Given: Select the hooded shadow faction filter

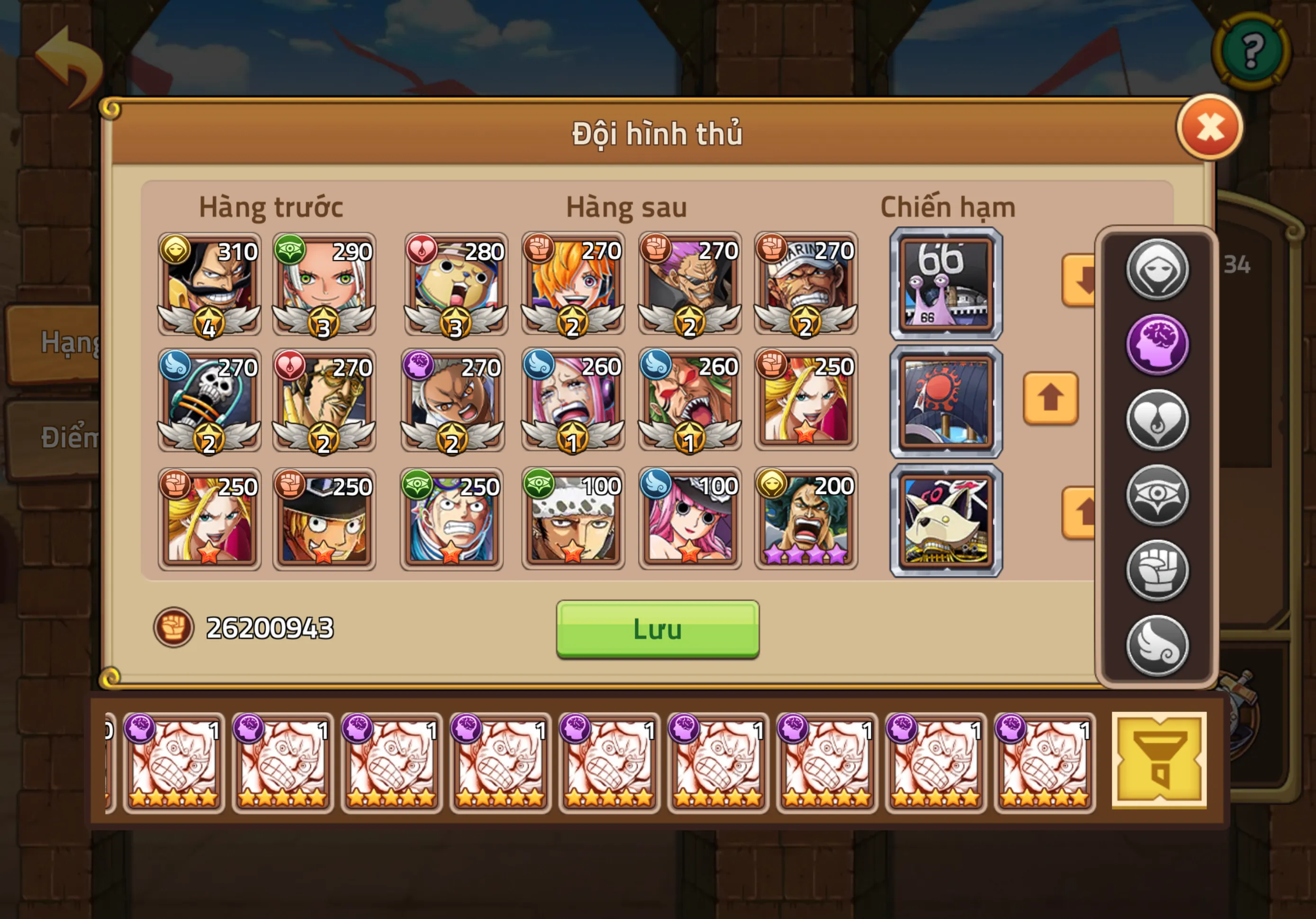Looking at the screenshot, I should click(1157, 270).
